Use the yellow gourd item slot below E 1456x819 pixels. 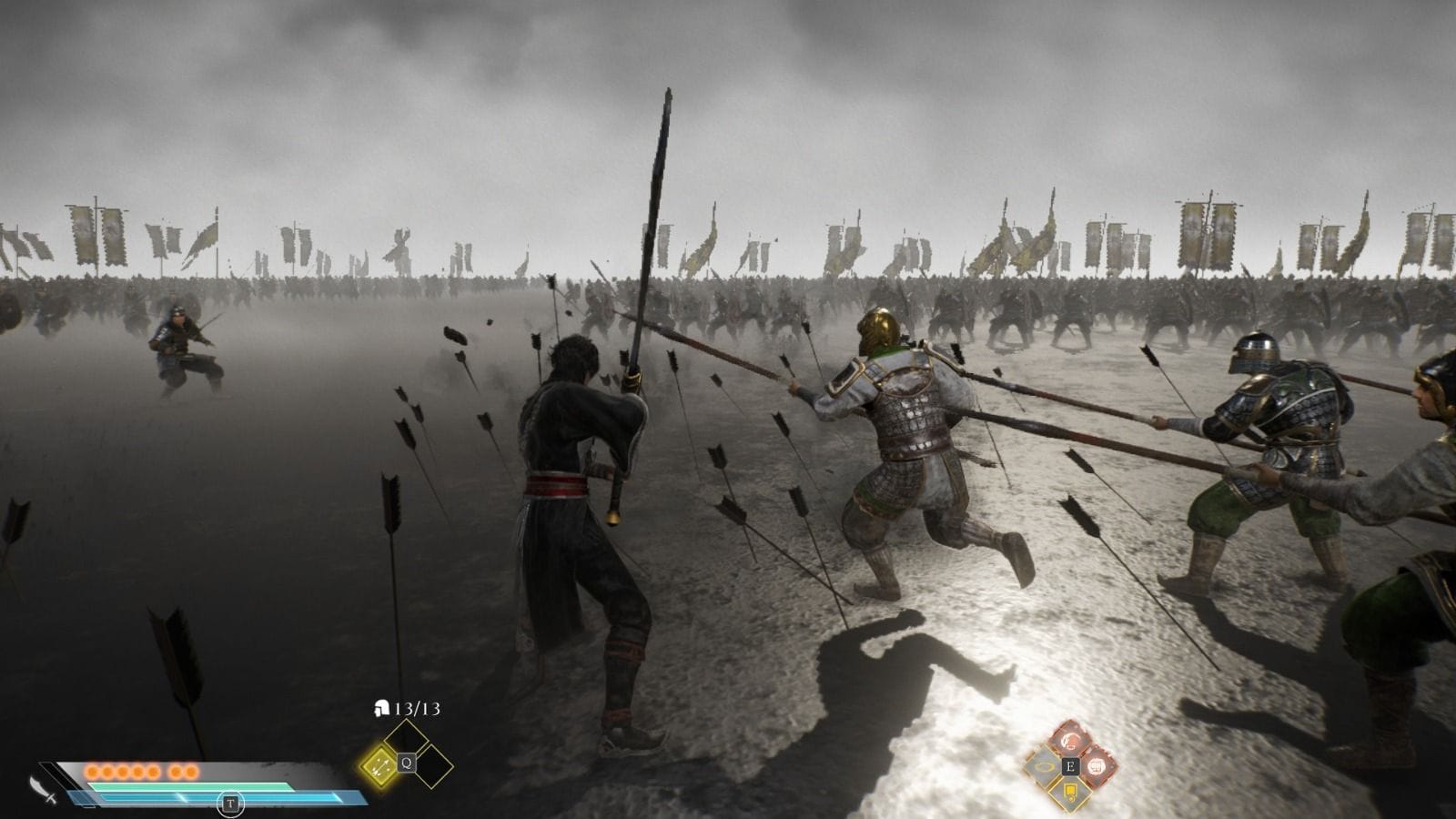tap(1070, 793)
